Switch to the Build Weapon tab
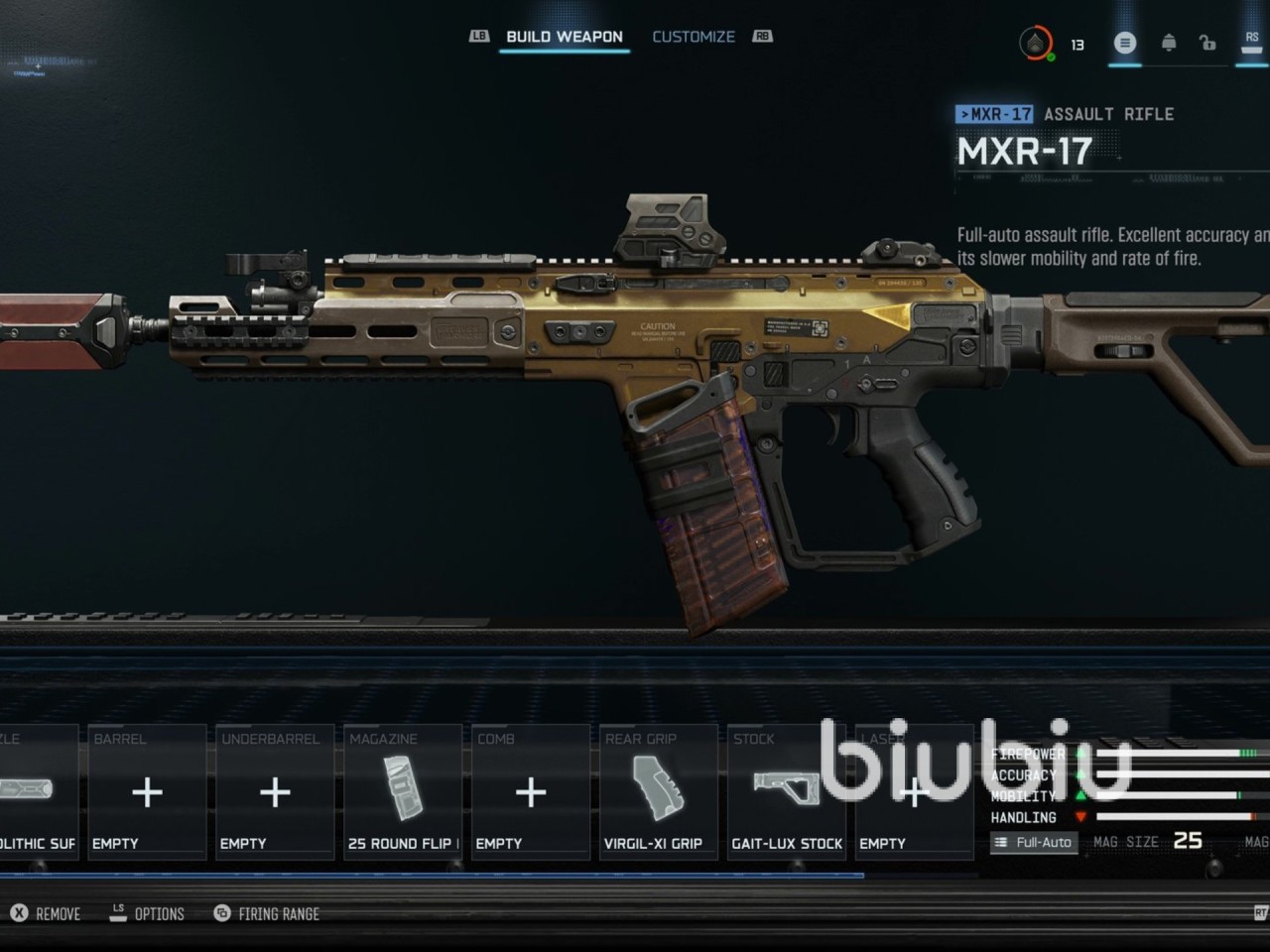The image size is (1270, 952). (x=564, y=37)
